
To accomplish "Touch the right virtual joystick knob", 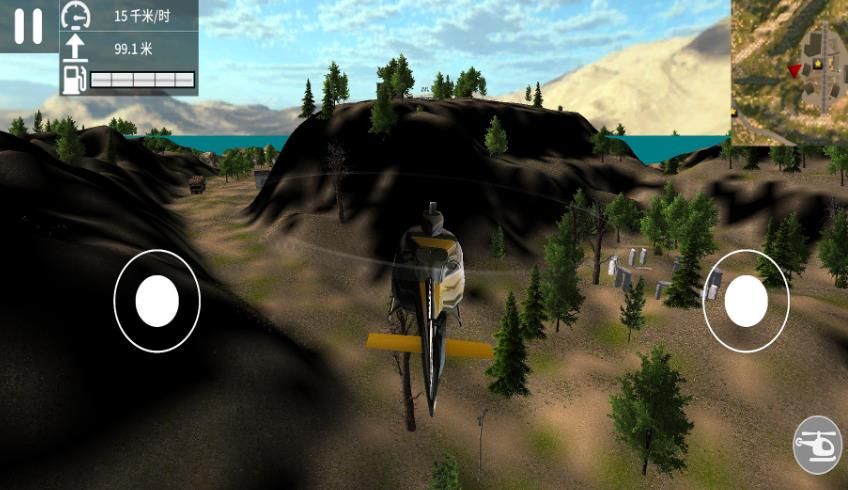I will [x=746, y=301].
